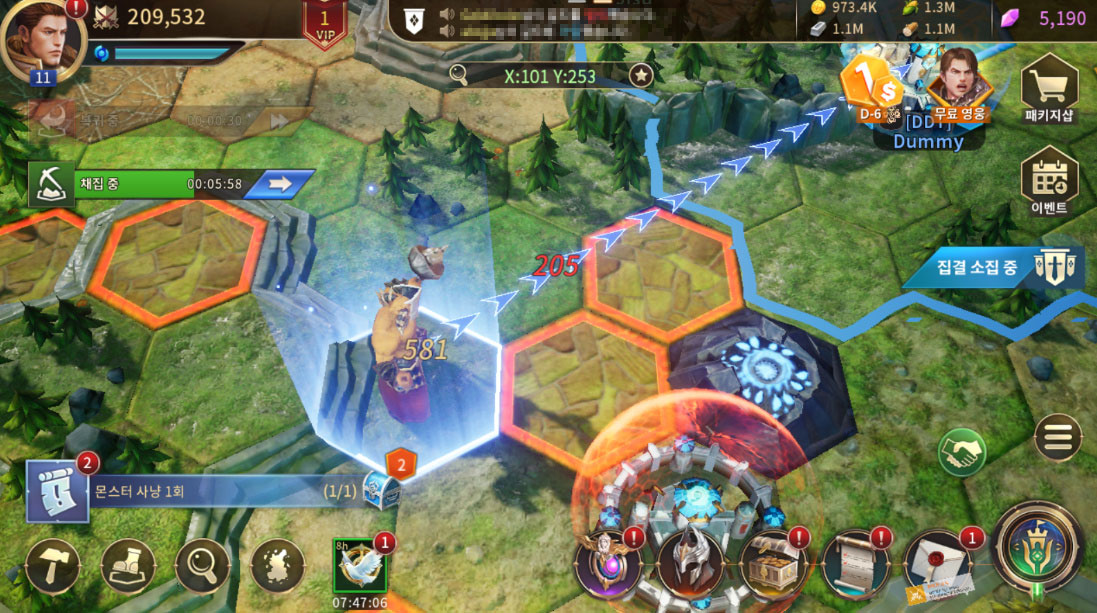
Task: Open the 몬스터 사냥 quest tracker
Action: click(200, 492)
